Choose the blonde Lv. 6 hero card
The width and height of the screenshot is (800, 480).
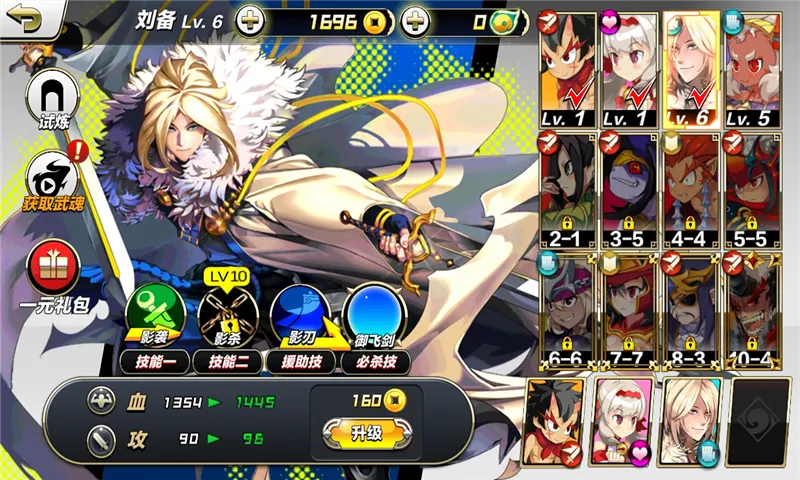[x=690, y=68]
